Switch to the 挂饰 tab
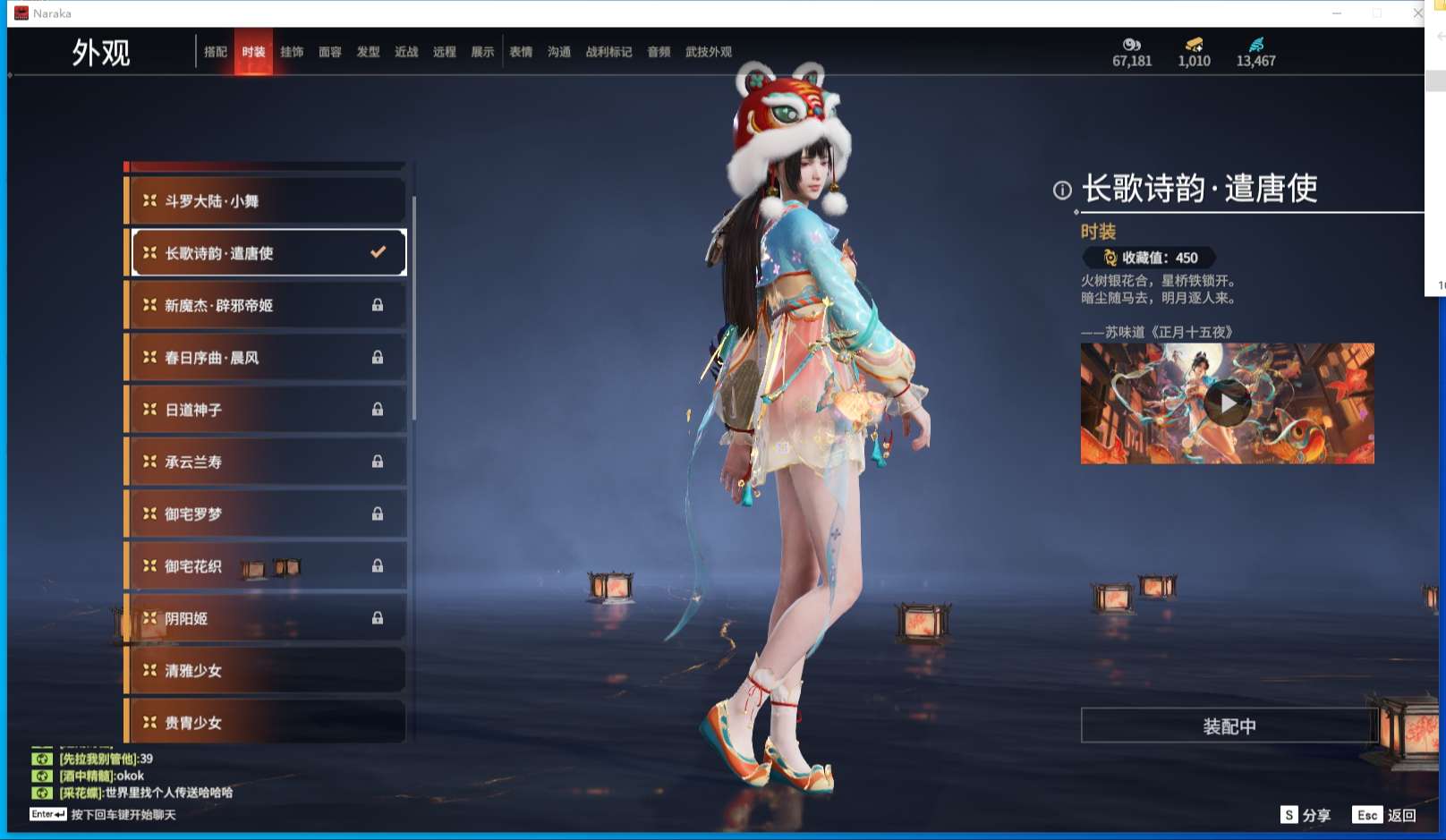 293,51
